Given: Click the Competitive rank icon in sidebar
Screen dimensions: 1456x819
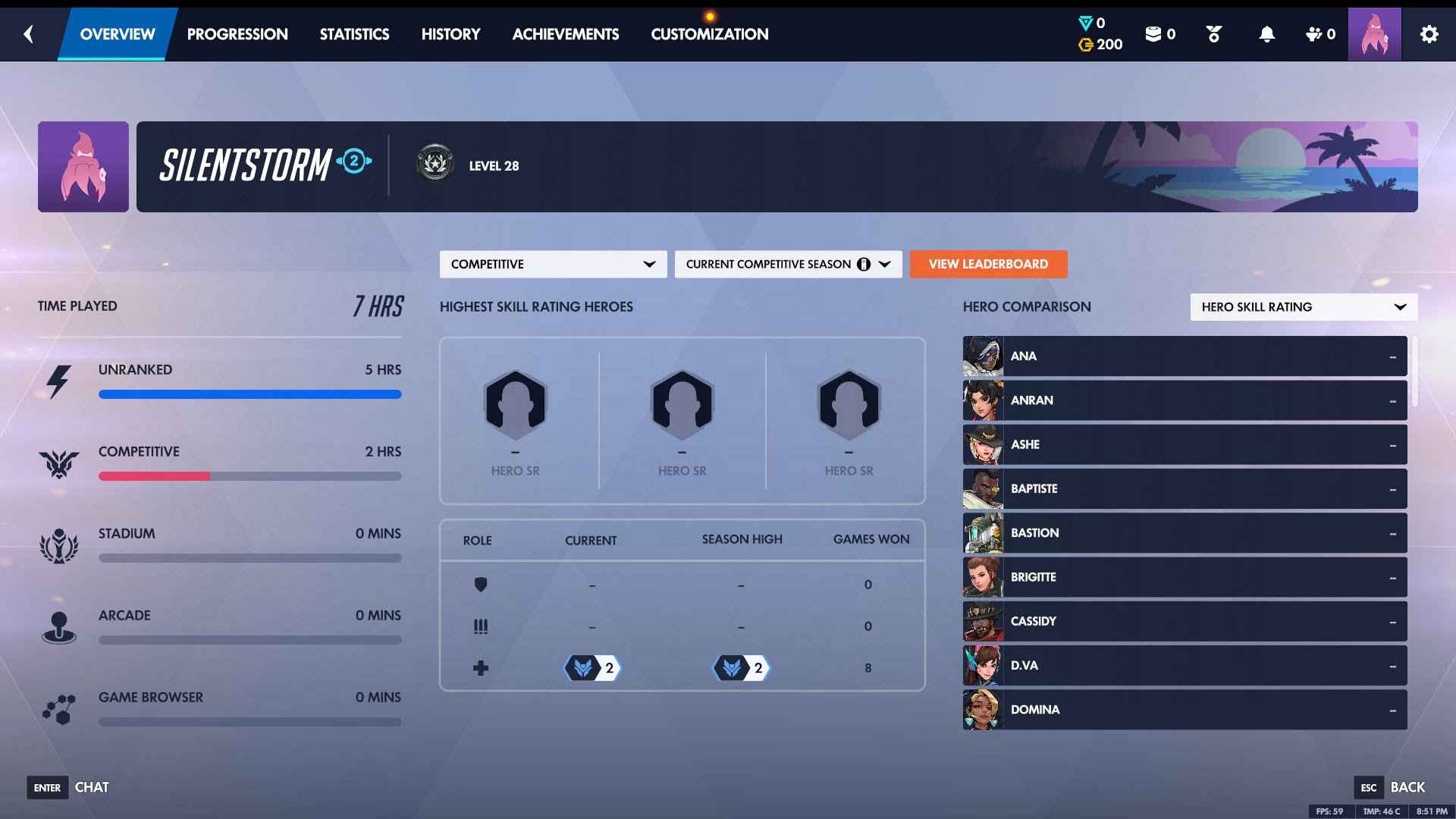Looking at the screenshot, I should click(61, 460).
